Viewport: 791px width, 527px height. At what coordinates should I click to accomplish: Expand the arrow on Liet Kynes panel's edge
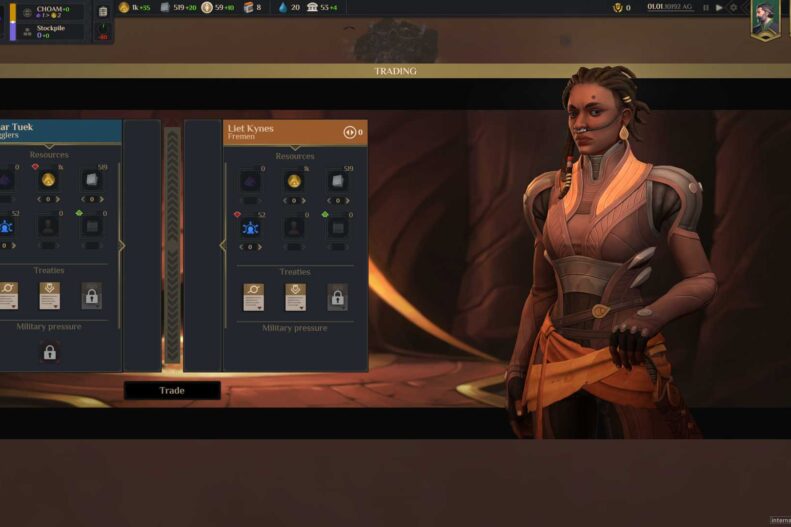[222, 245]
